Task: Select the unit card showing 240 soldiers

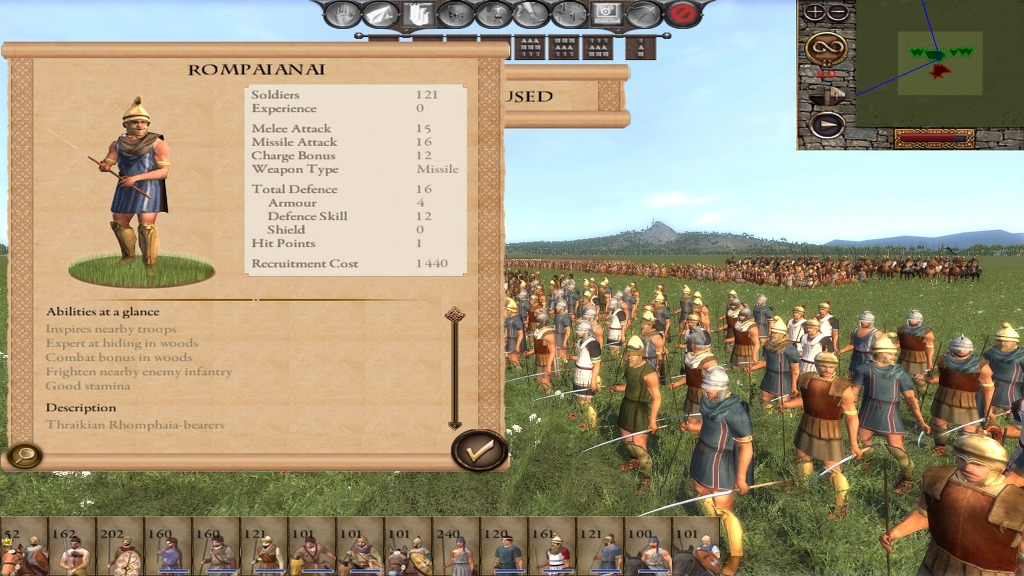Action: pyautogui.click(x=458, y=546)
